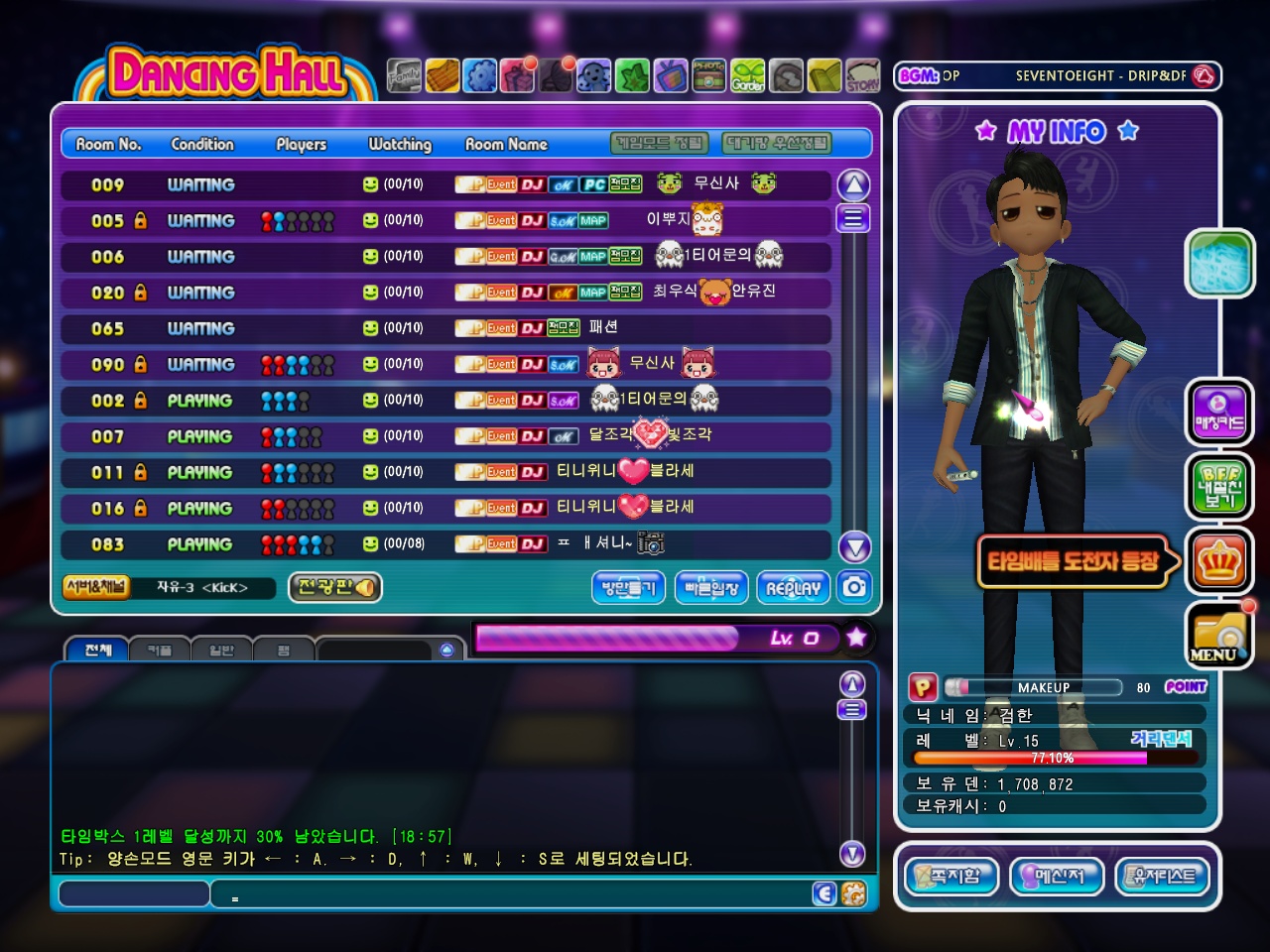Open the Garden icon in top toolbar
The height and width of the screenshot is (952, 1270).
[748, 75]
